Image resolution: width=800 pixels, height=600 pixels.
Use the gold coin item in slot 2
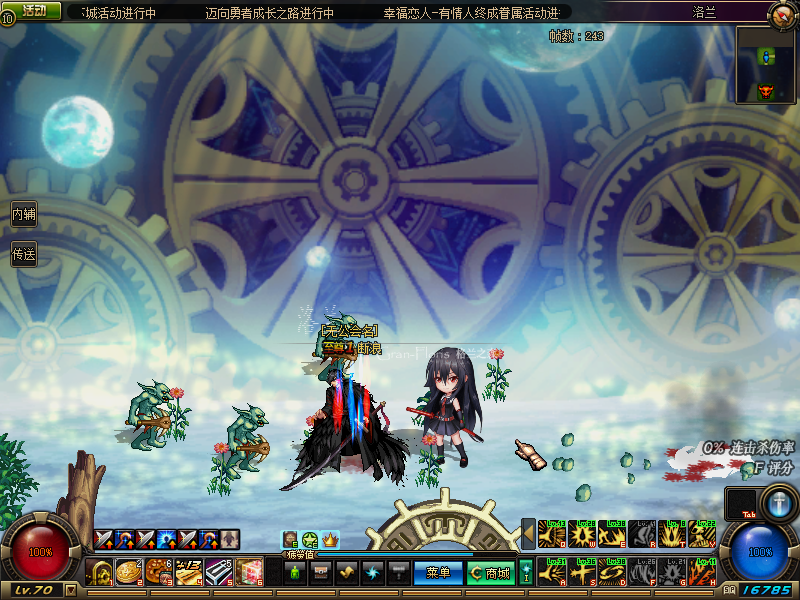129,573
